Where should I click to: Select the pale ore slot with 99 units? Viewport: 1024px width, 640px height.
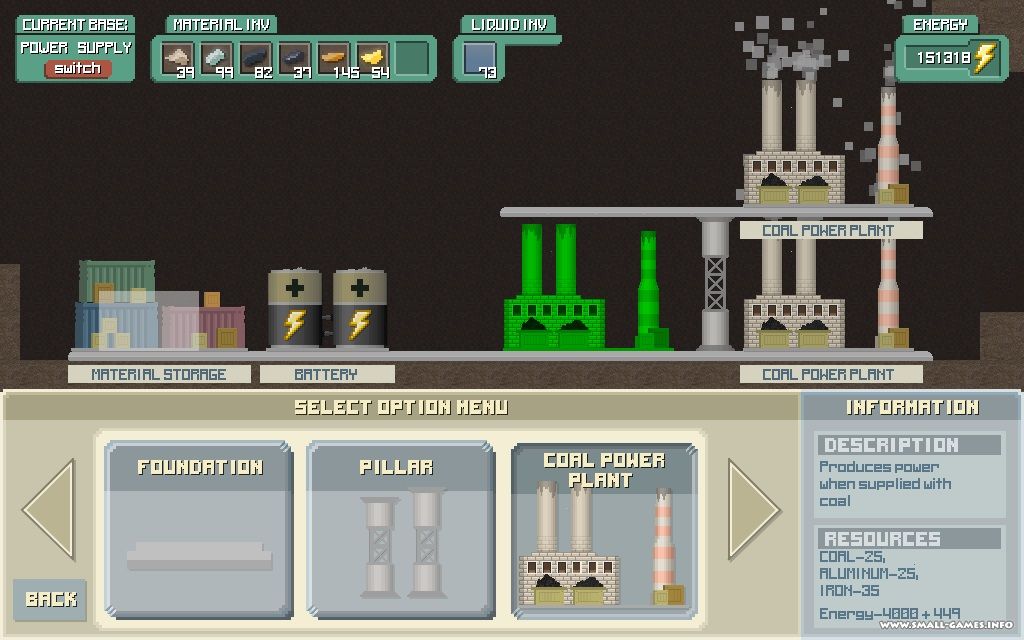point(217,58)
